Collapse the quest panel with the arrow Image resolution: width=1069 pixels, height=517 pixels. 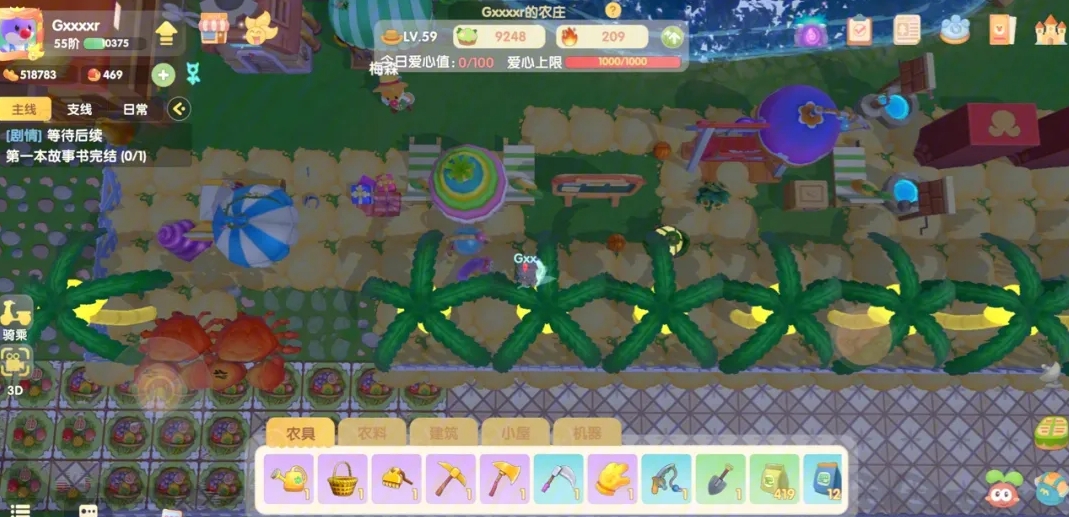coord(178,109)
